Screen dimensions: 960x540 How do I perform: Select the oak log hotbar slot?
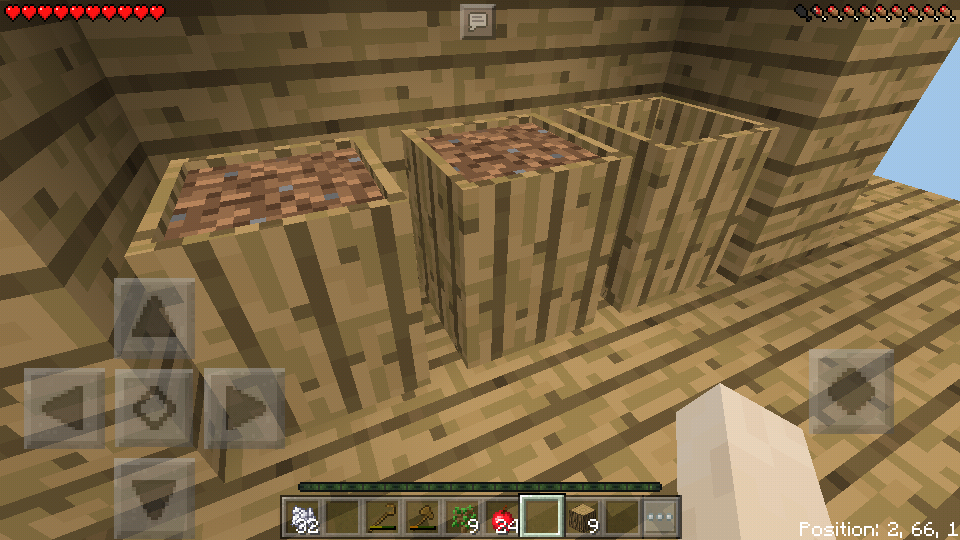[x=584, y=517]
